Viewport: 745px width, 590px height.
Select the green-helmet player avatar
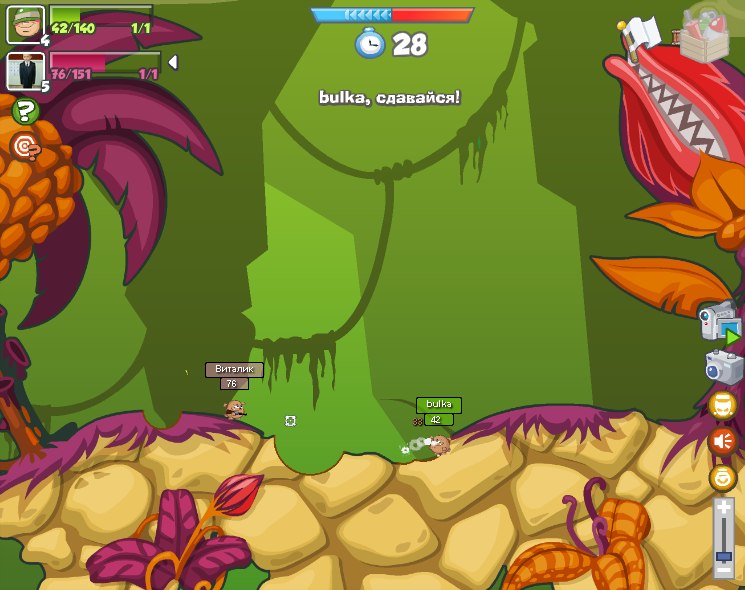[25, 24]
